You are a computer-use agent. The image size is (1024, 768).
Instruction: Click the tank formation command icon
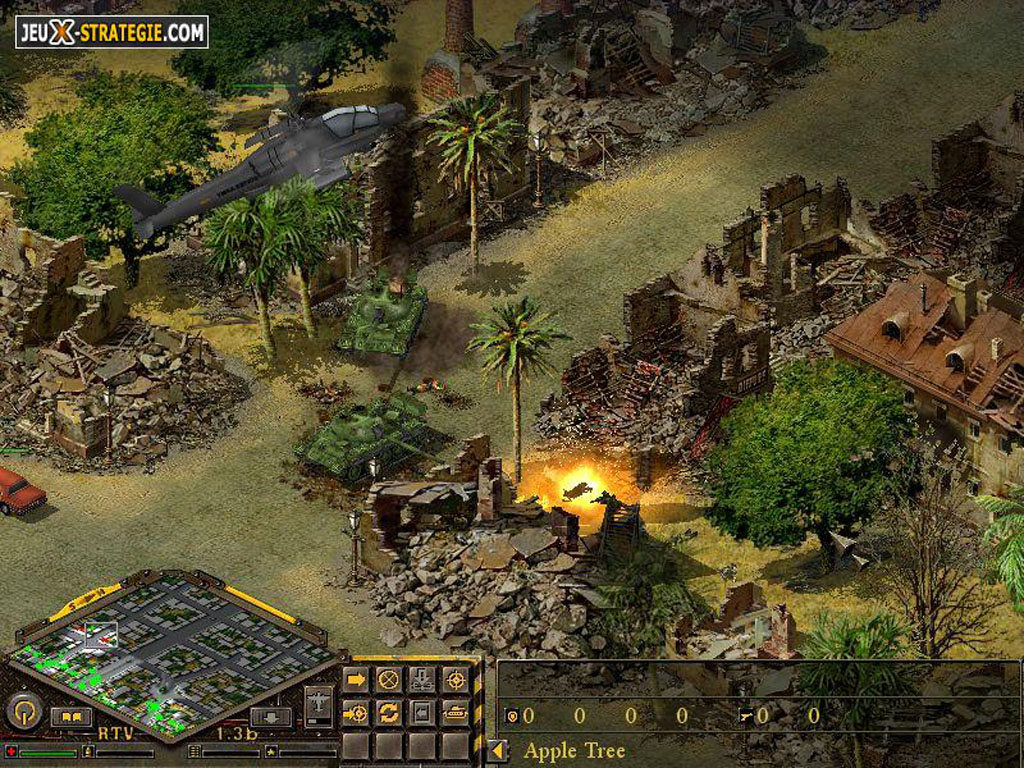[455, 712]
